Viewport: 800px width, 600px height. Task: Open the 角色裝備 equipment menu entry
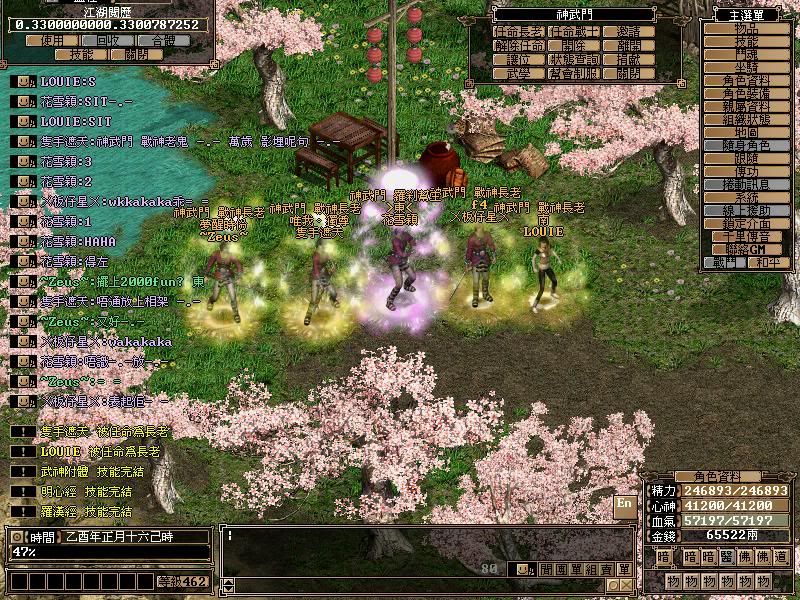(746, 93)
